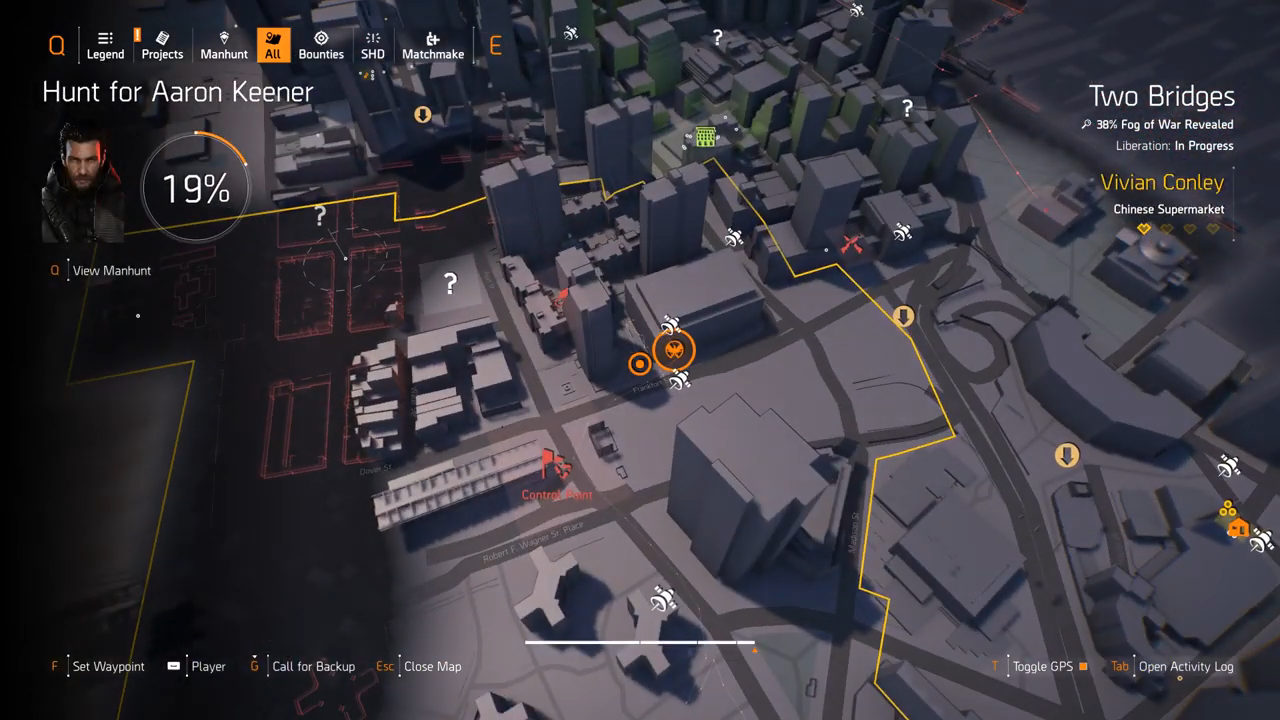Select the red Control Point marker

coord(555,466)
